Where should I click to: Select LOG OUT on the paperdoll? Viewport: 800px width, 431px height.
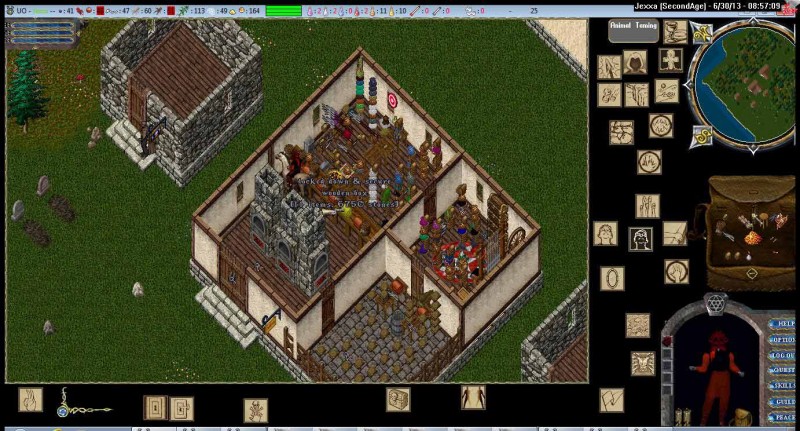783,355
